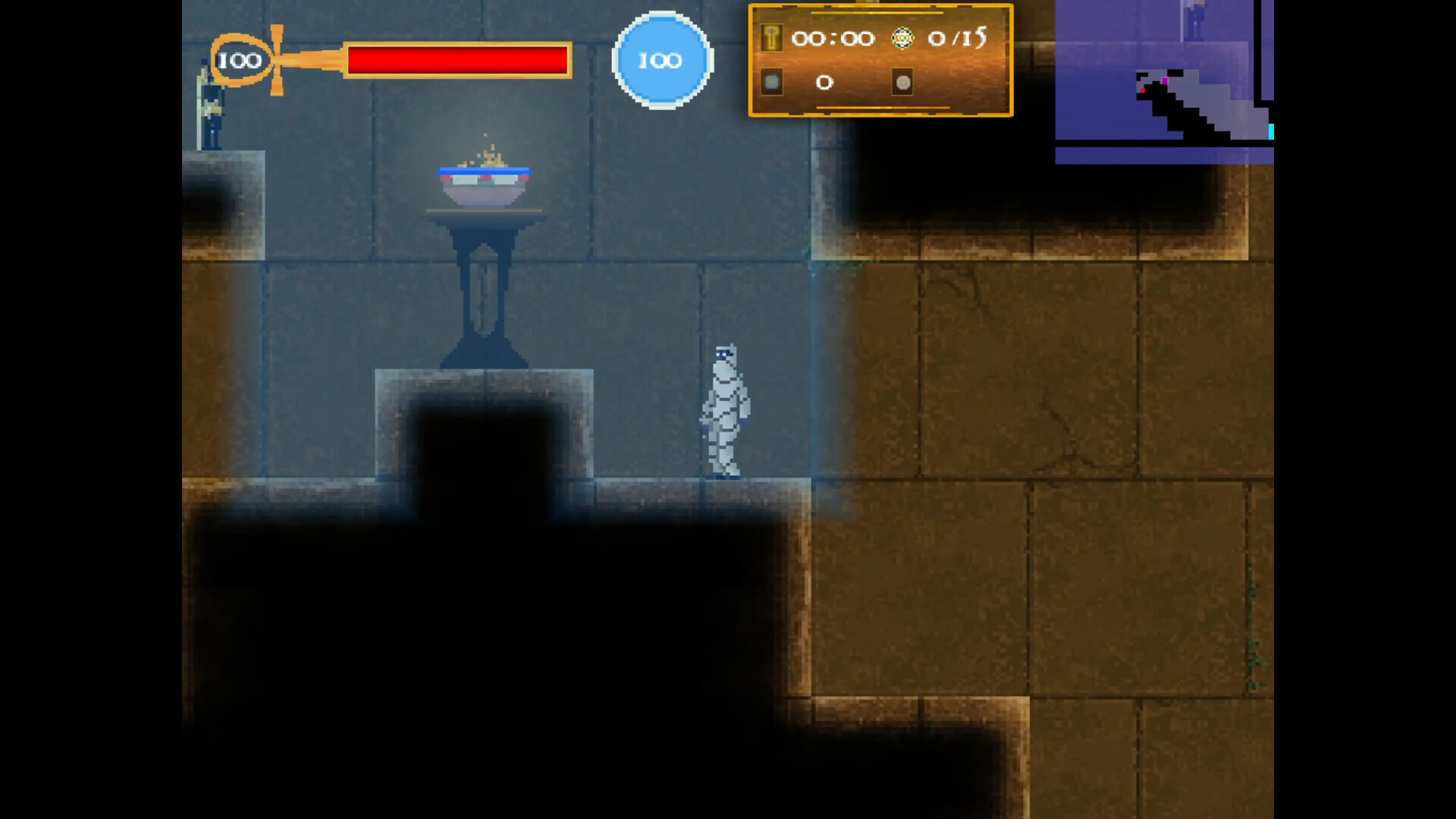
Task: Click the silver coin icon in the HUD
Action: pyautogui.click(x=902, y=82)
